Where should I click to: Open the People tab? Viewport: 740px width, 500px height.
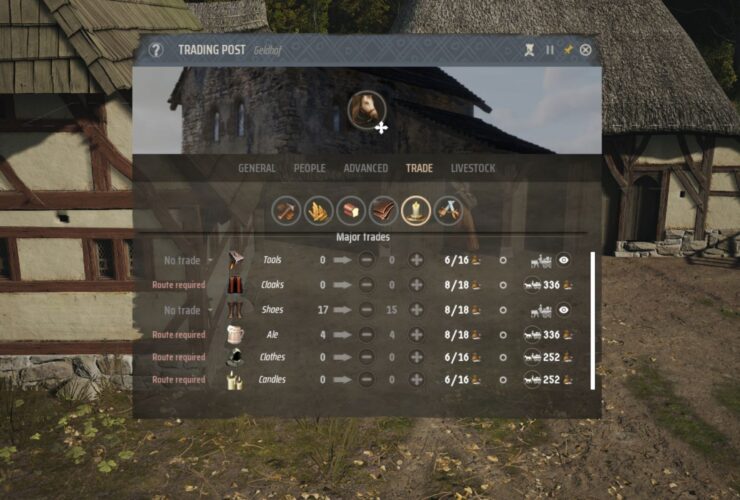tap(310, 168)
